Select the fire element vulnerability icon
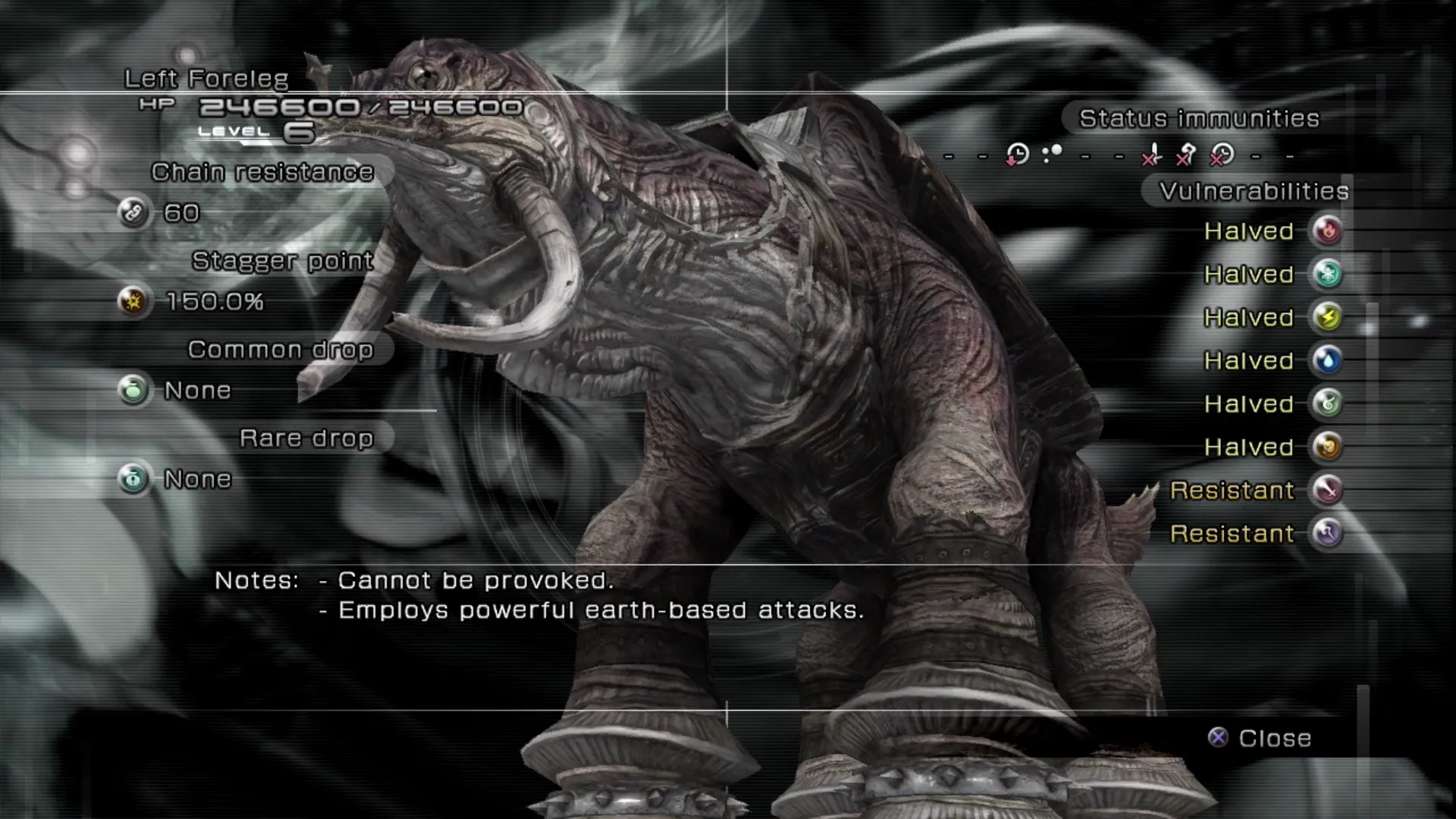Screen dimensions: 1456x819 (1327, 231)
